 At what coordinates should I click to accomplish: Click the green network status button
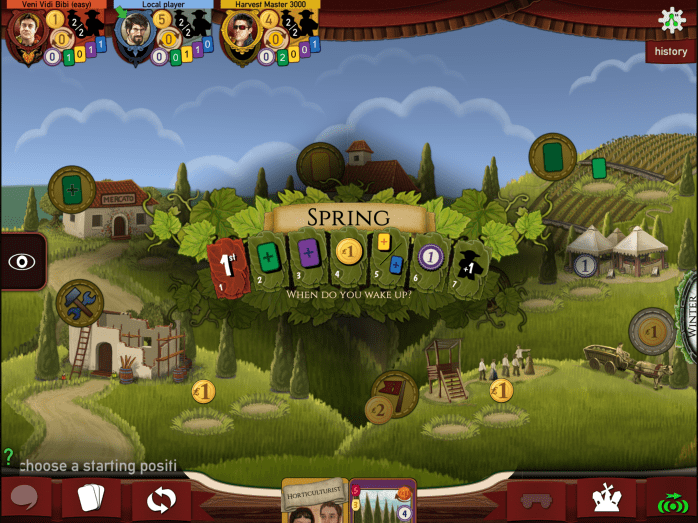(x=671, y=499)
